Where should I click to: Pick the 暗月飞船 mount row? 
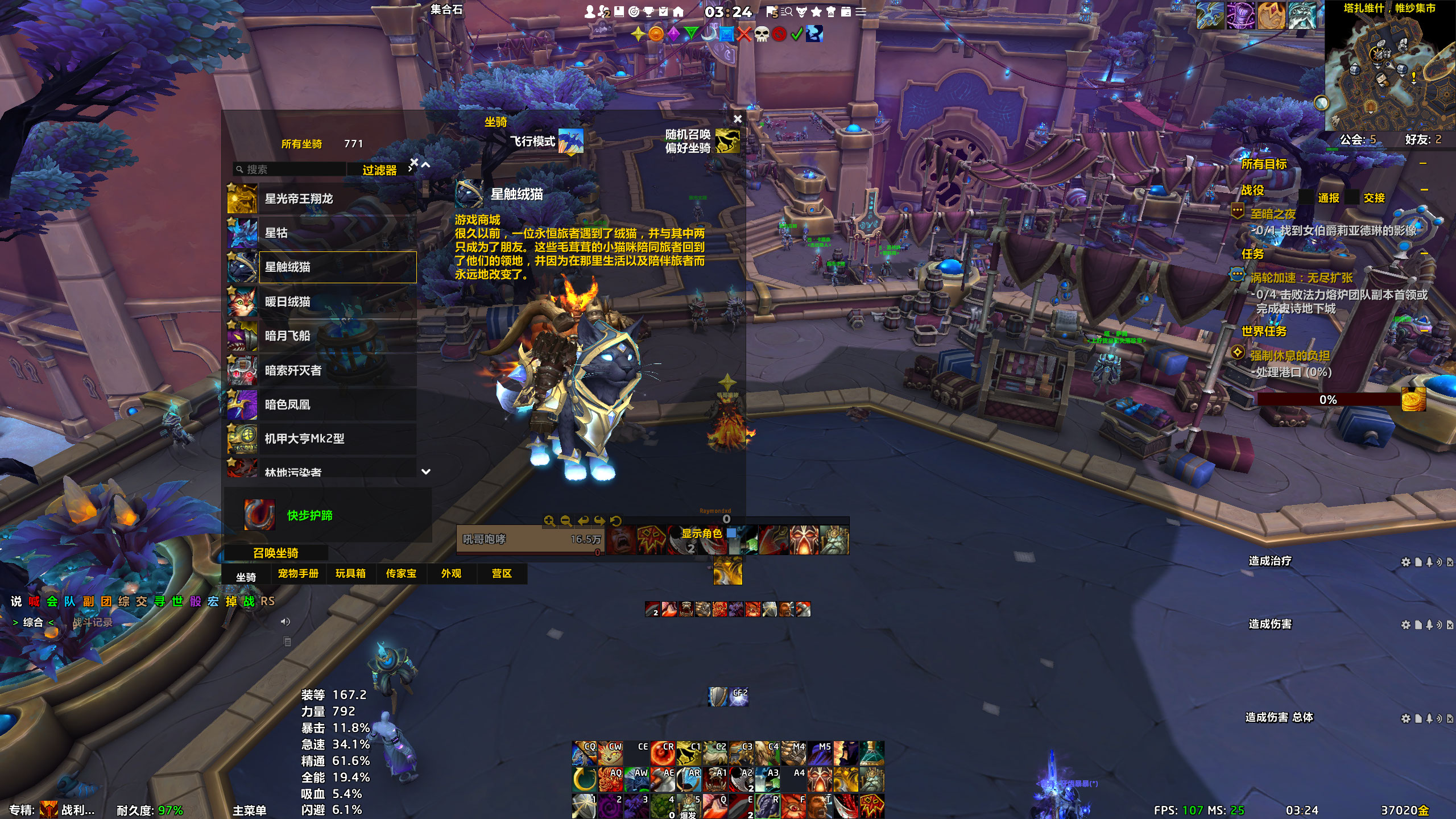[x=322, y=336]
